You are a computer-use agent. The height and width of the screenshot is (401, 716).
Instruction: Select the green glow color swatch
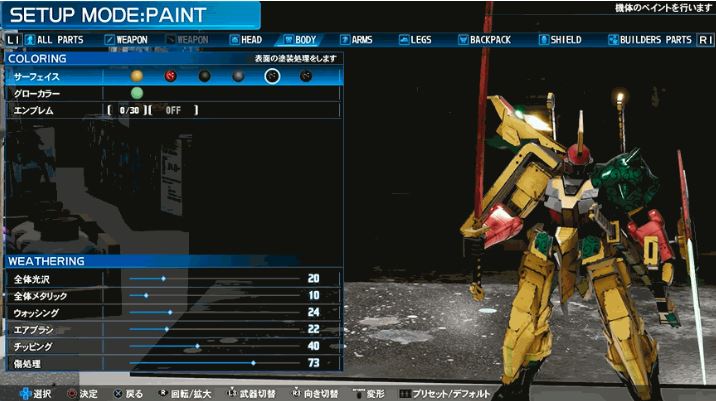click(137, 93)
